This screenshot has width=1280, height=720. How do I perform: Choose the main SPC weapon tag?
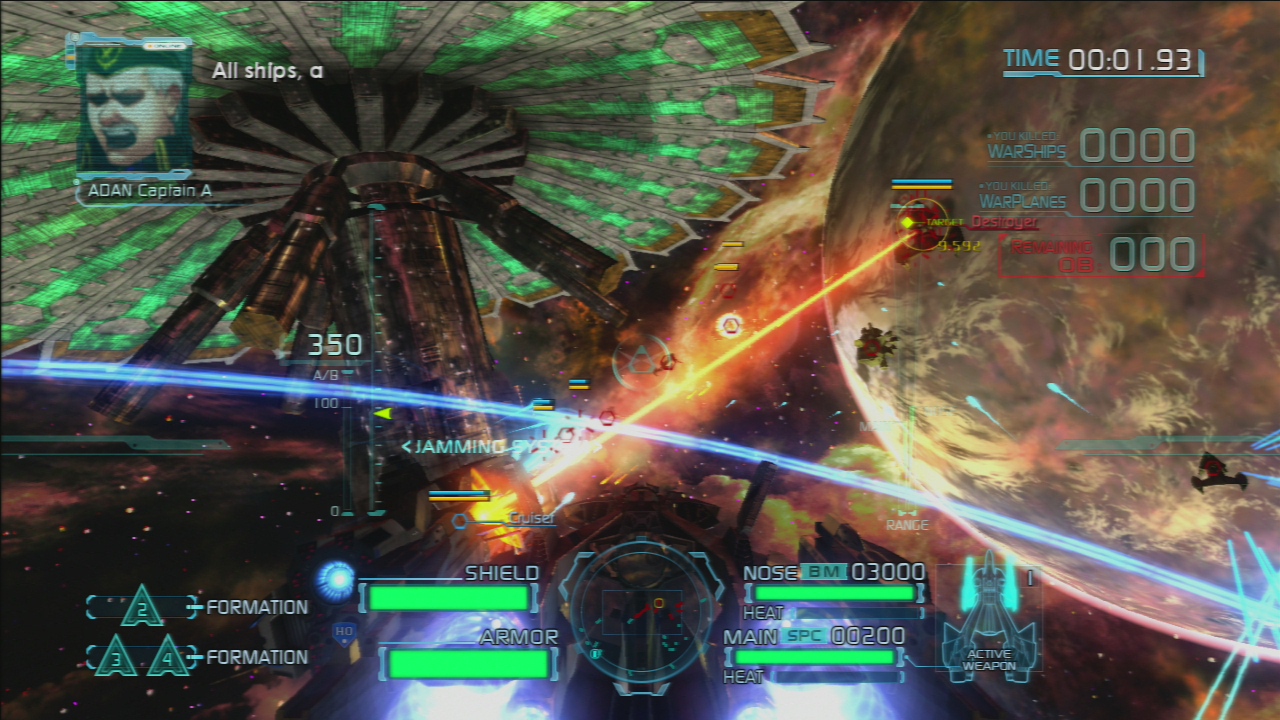tap(803, 635)
